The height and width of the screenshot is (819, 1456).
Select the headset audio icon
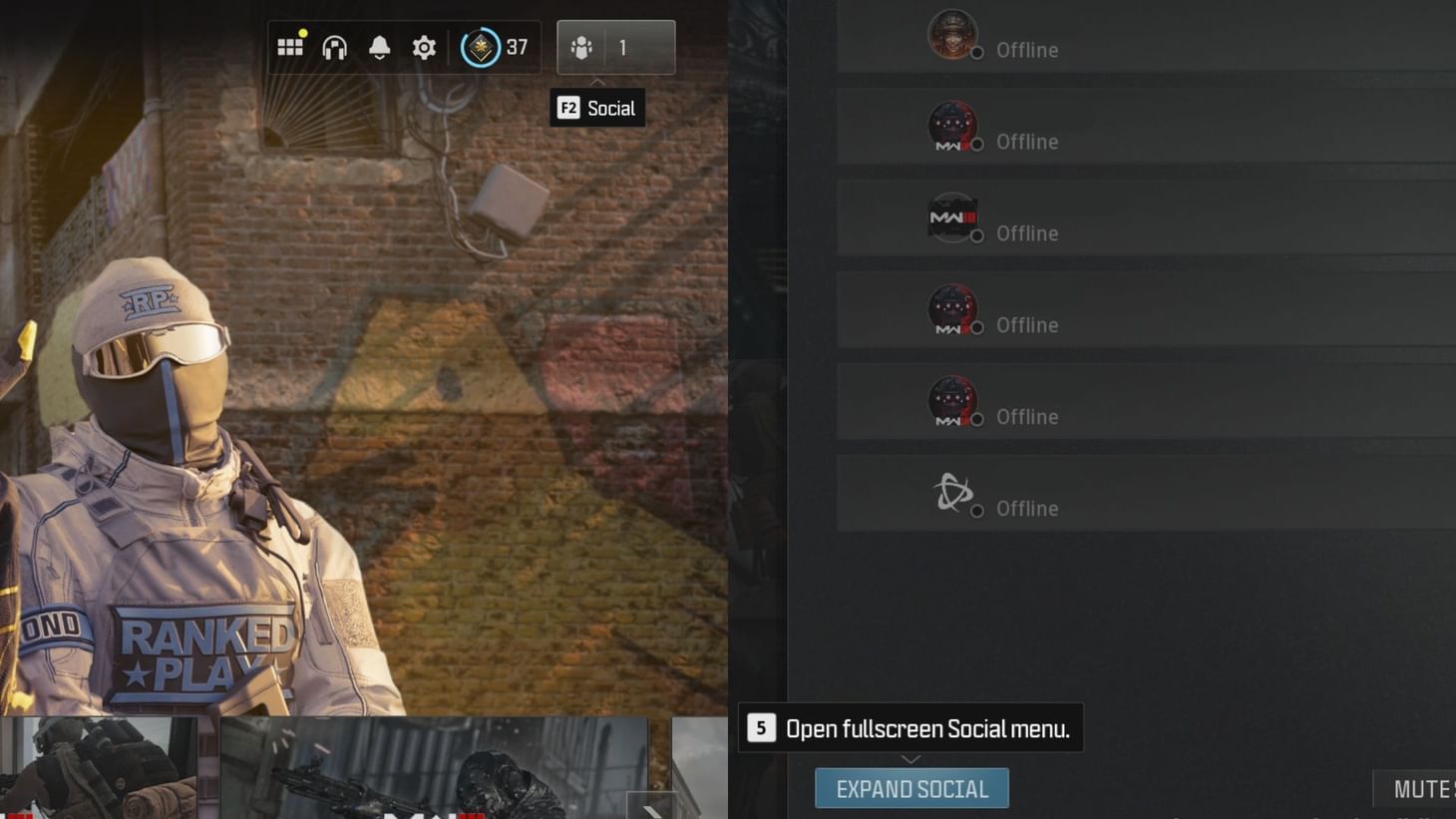[335, 46]
